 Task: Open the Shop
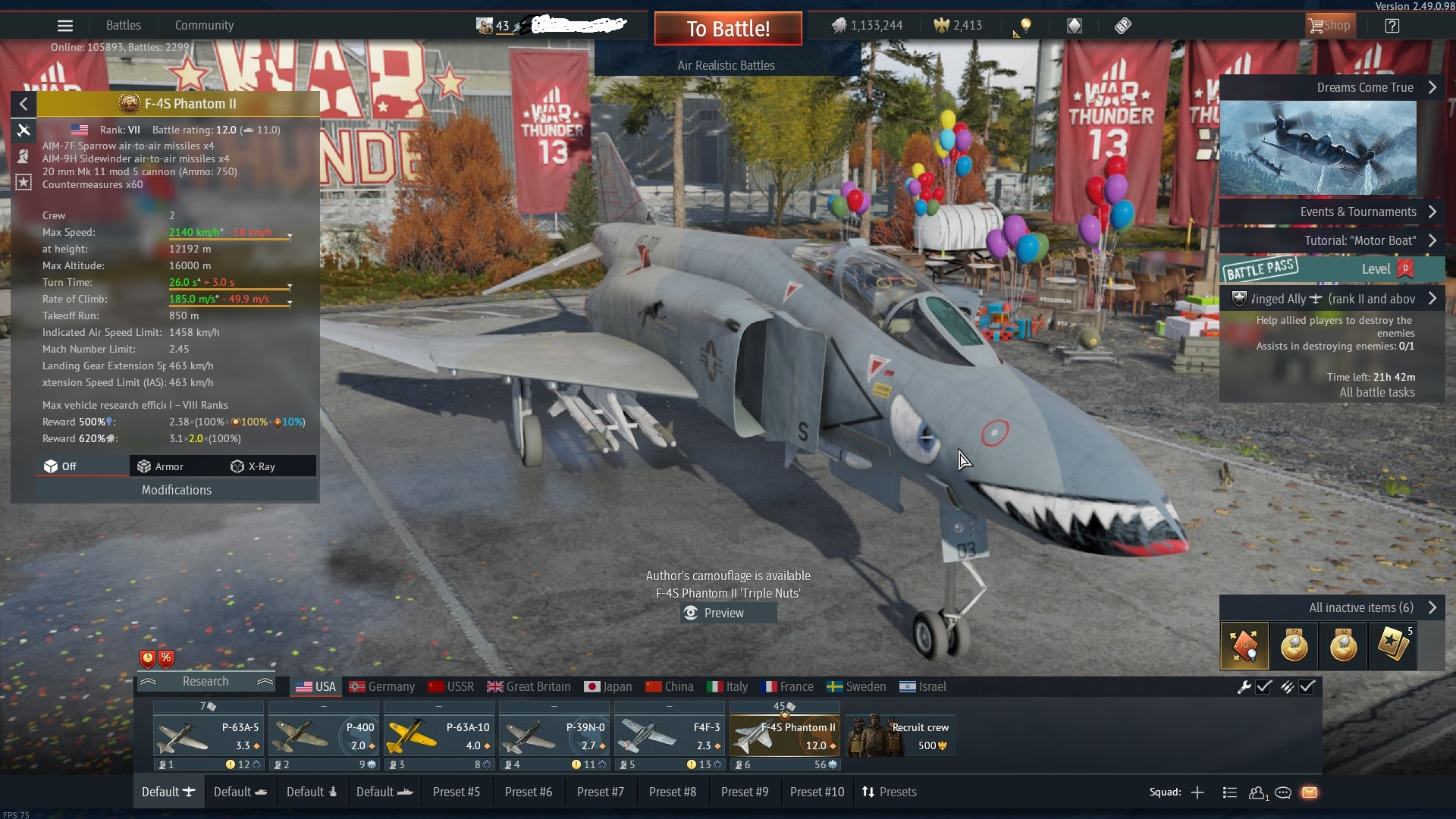(1329, 26)
